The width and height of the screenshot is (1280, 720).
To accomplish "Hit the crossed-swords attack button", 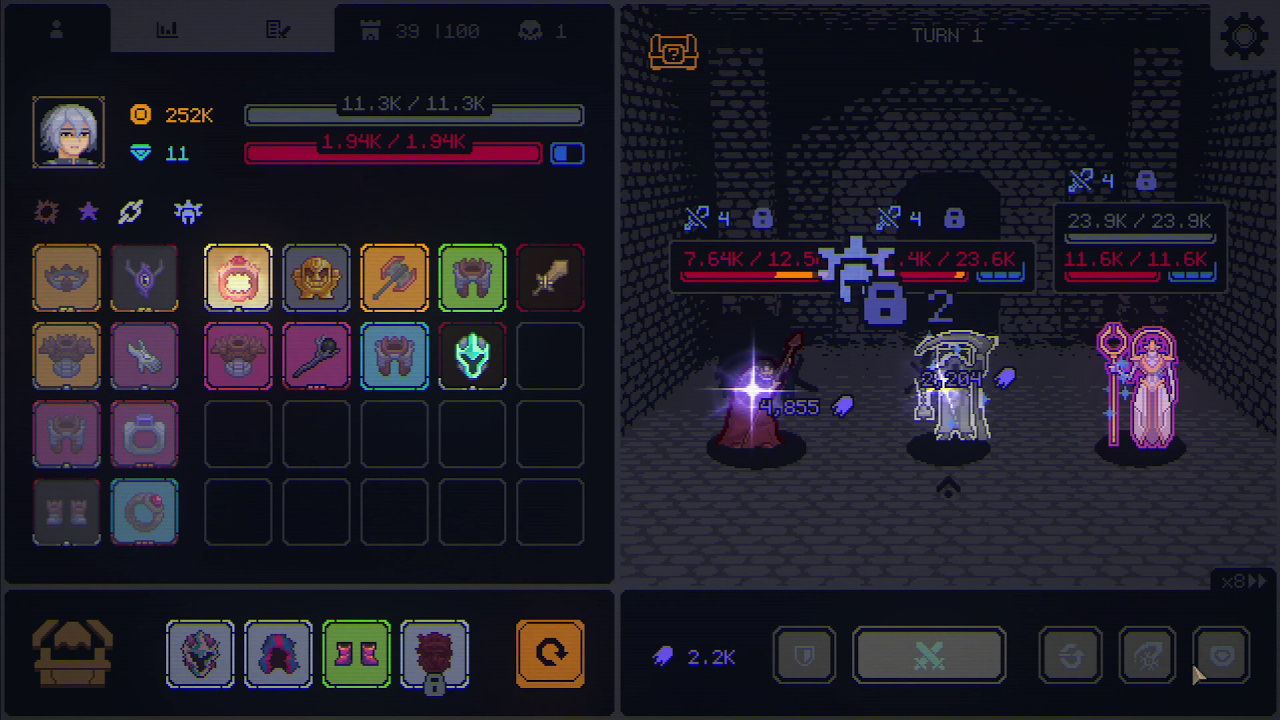I will coord(929,656).
